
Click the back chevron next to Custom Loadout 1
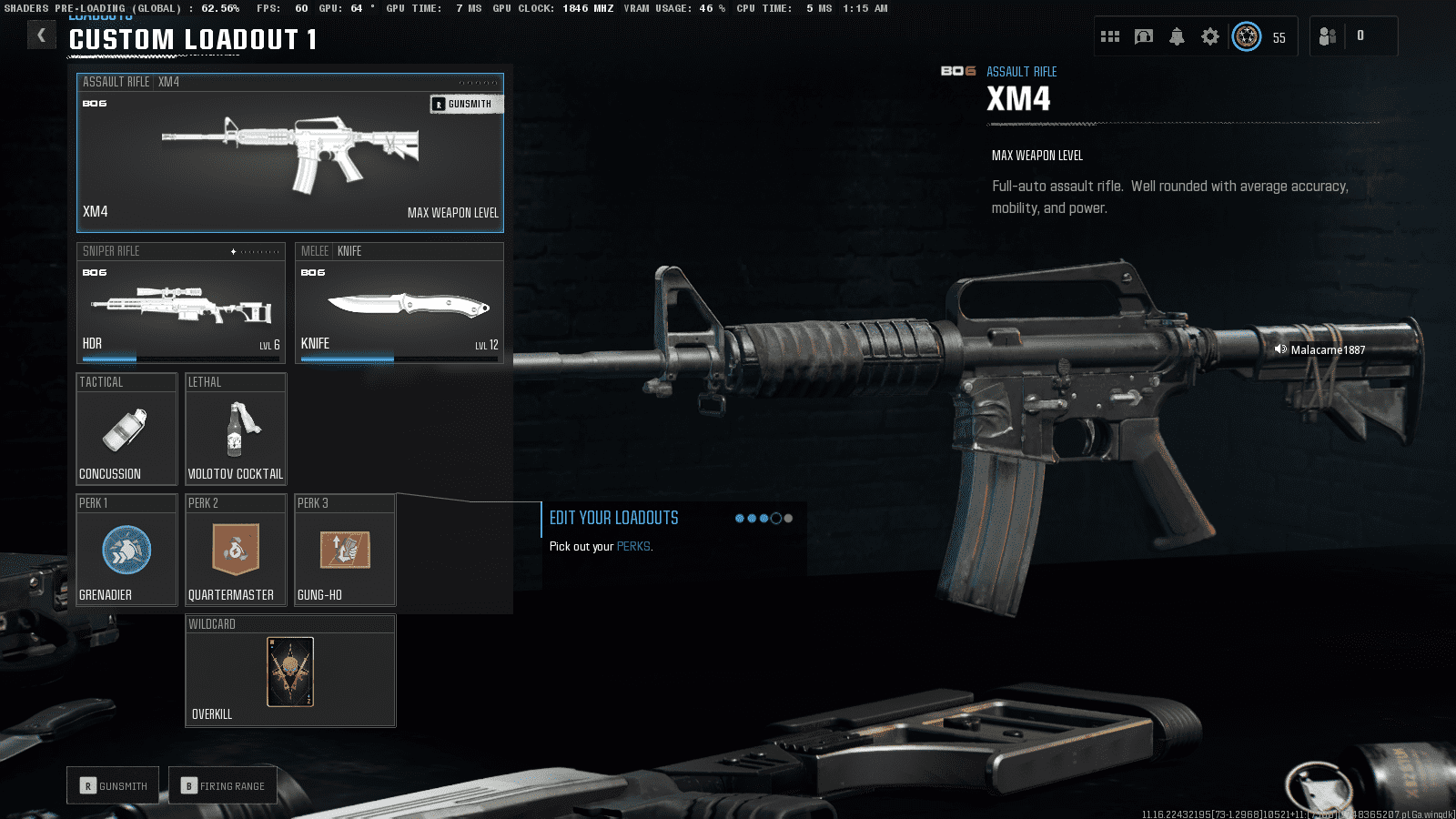[41, 35]
